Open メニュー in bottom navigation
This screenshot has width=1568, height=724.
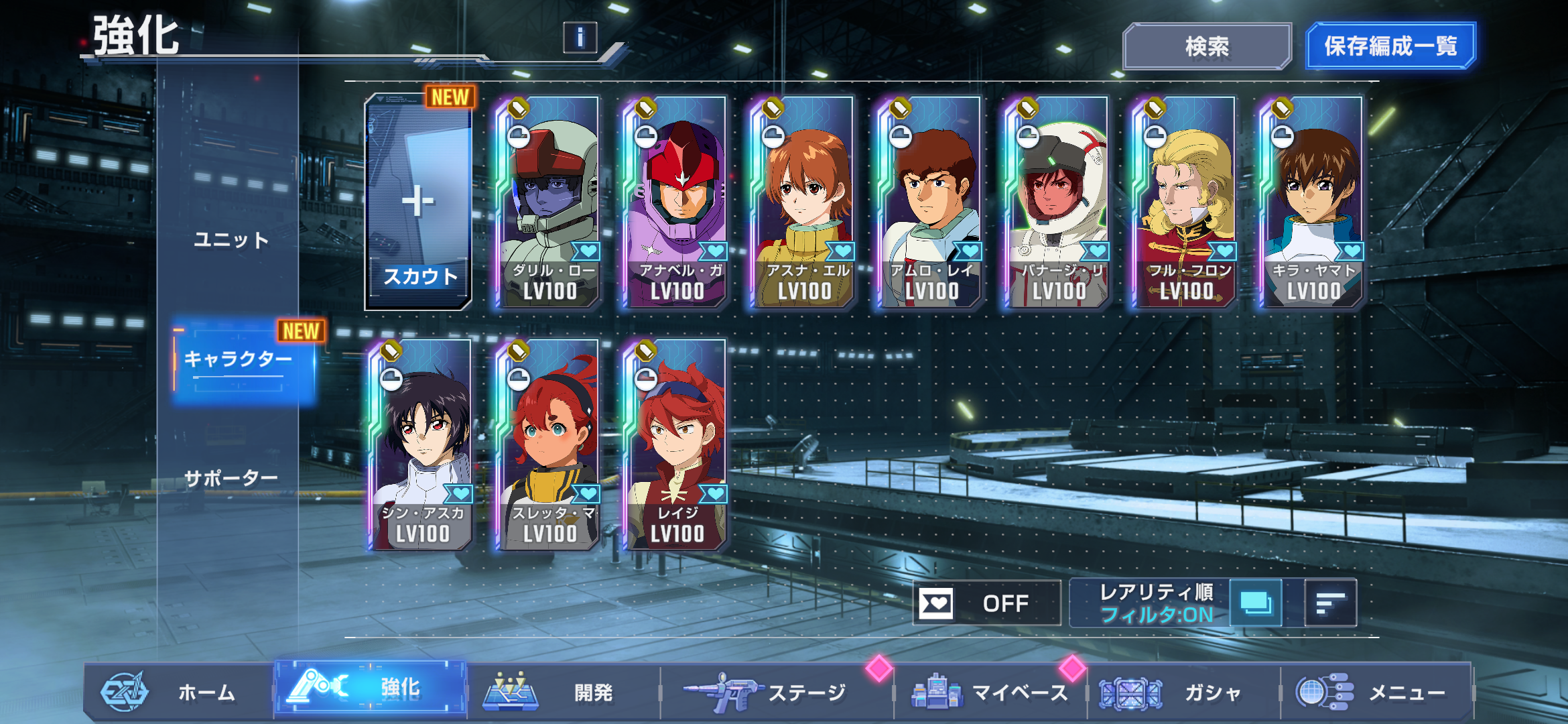point(1375,692)
